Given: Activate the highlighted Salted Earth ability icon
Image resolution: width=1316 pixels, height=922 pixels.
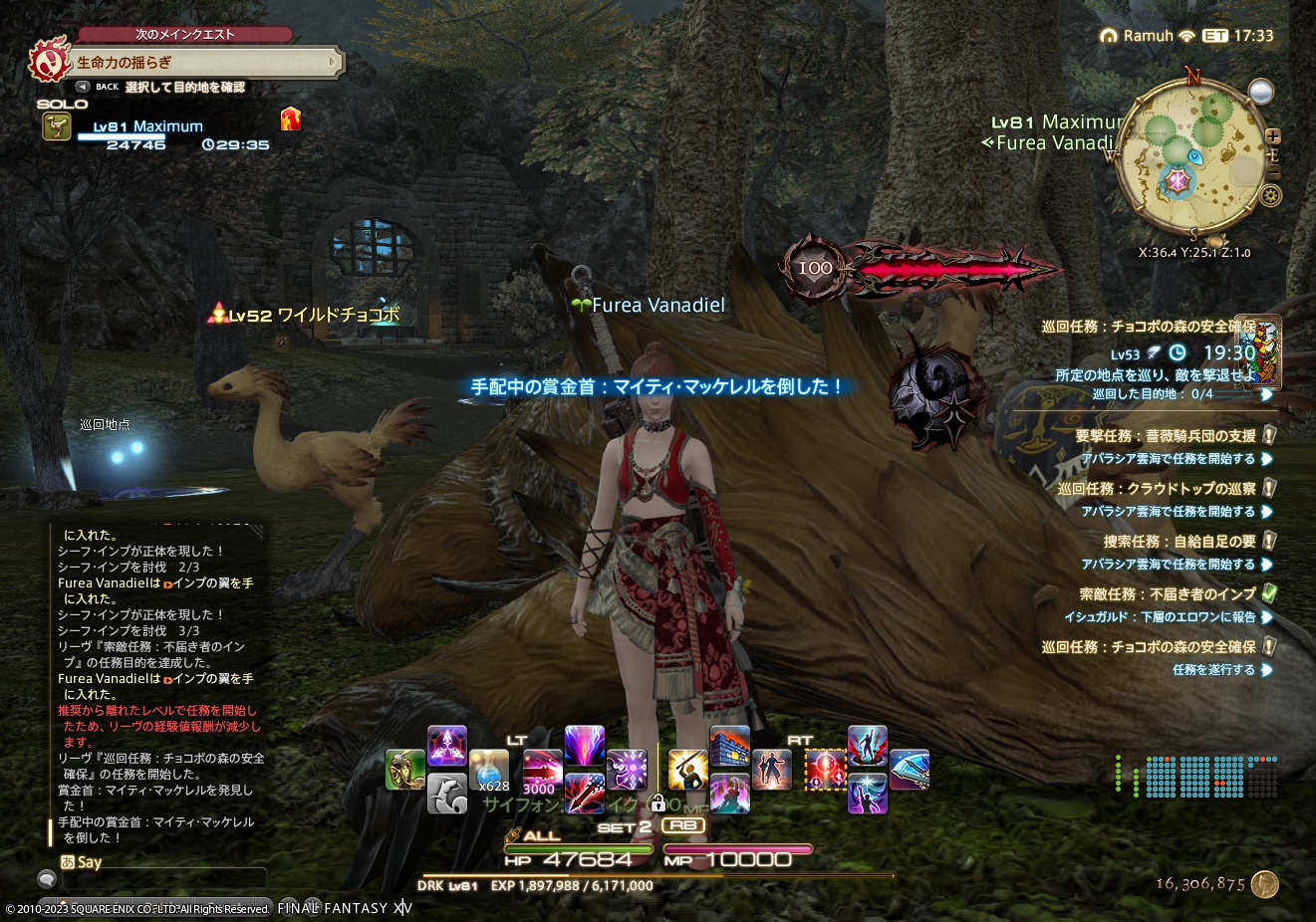Looking at the screenshot, I should [826, 769].
